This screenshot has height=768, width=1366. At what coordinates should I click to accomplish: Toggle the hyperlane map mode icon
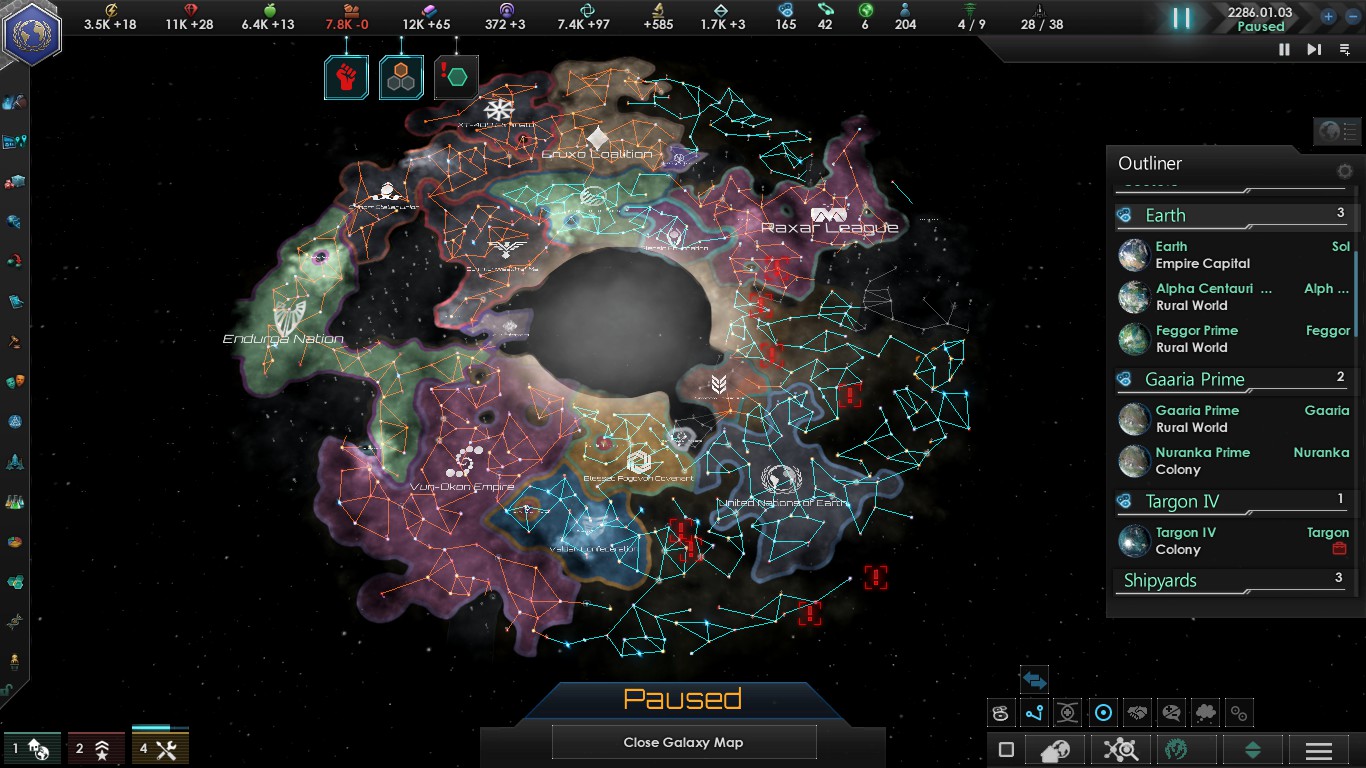1034,713
